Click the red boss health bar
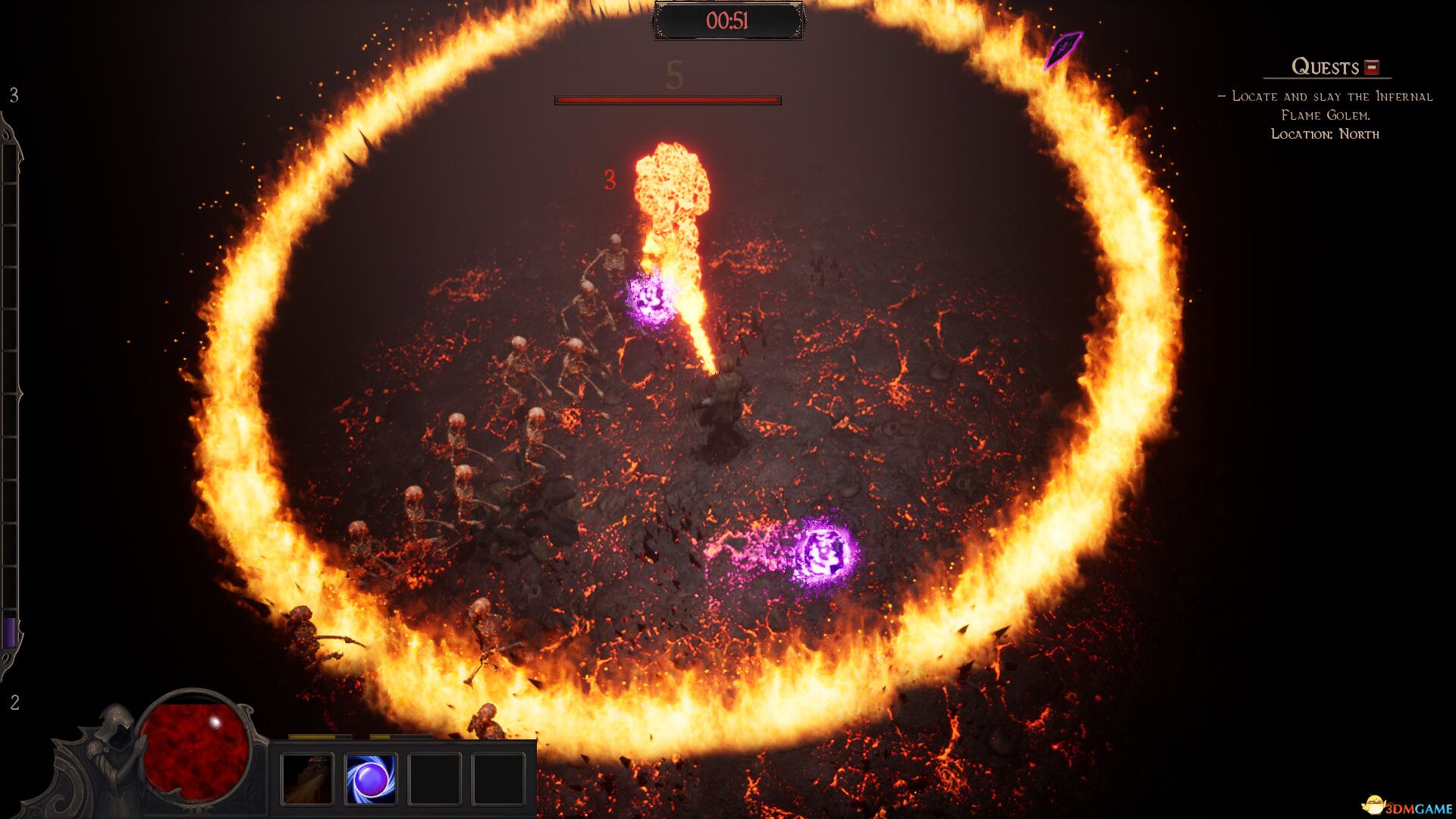 coord(667,99)
